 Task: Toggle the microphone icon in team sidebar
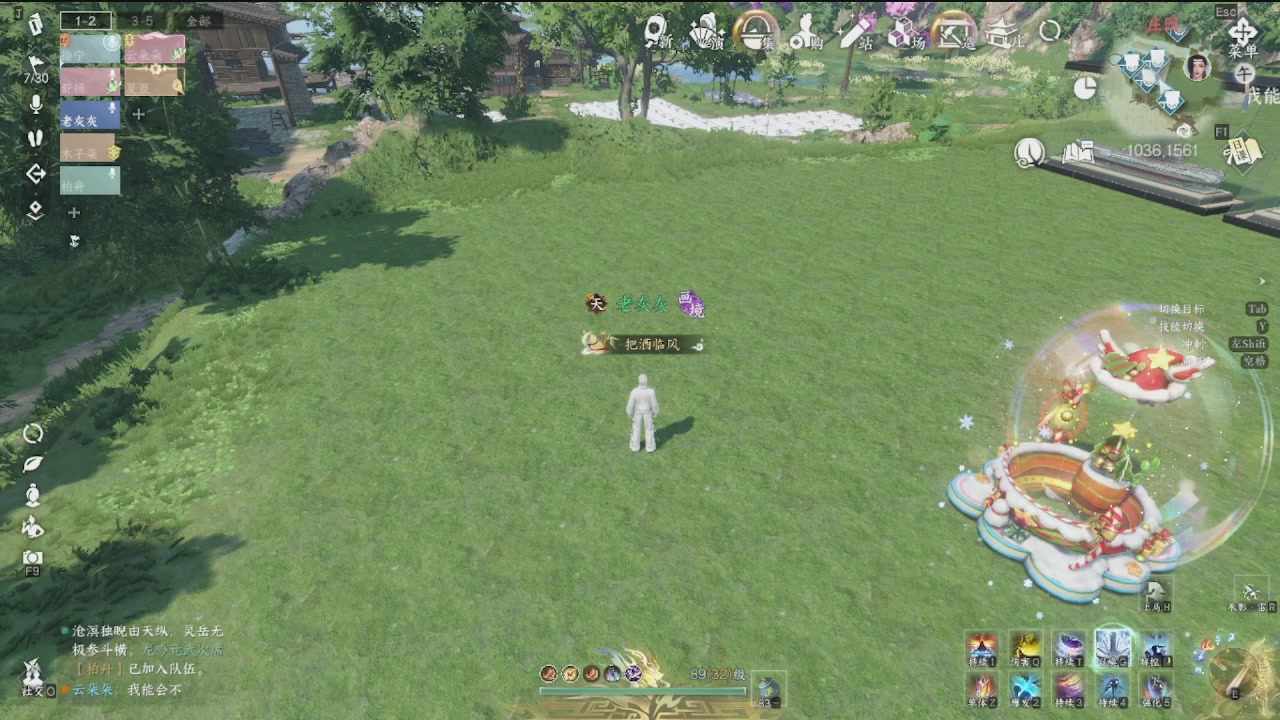pyautogui.click(x=34, y=105)
